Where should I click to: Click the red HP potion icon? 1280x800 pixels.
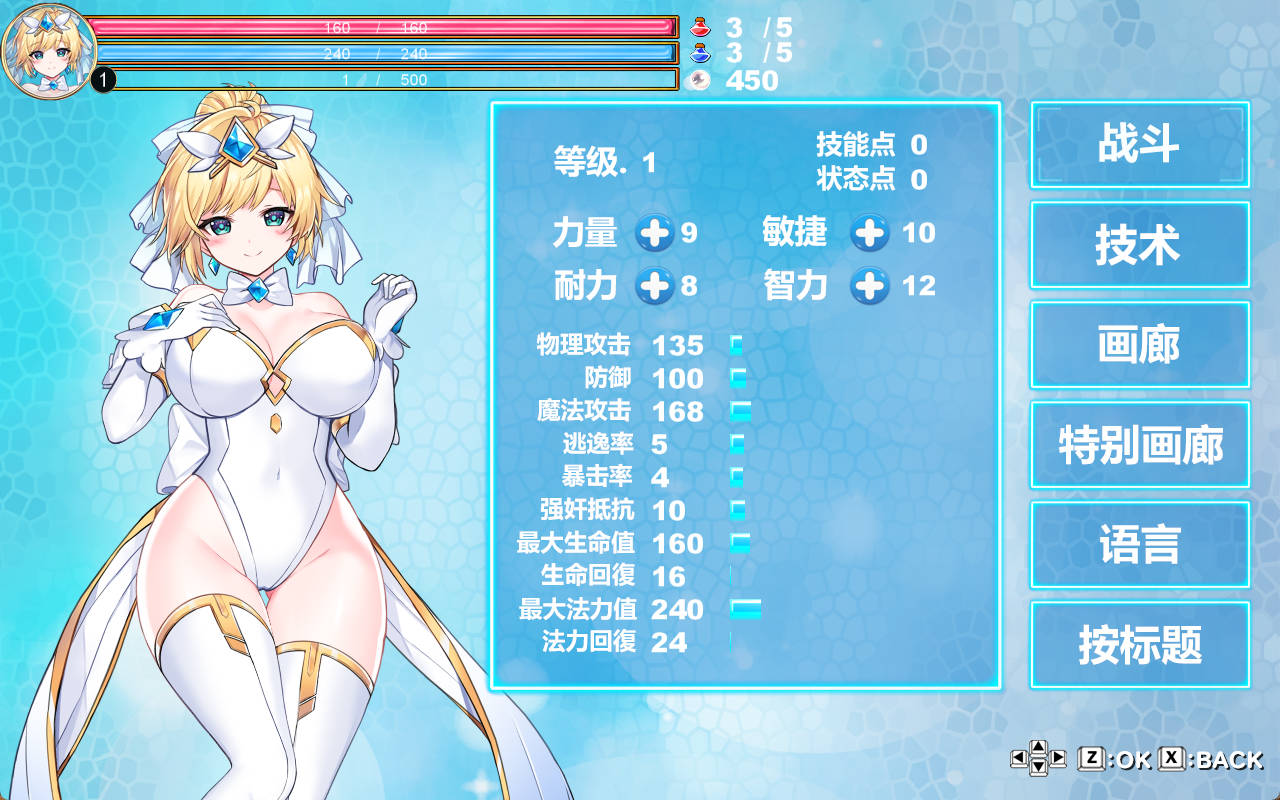[x=700, y=28]
